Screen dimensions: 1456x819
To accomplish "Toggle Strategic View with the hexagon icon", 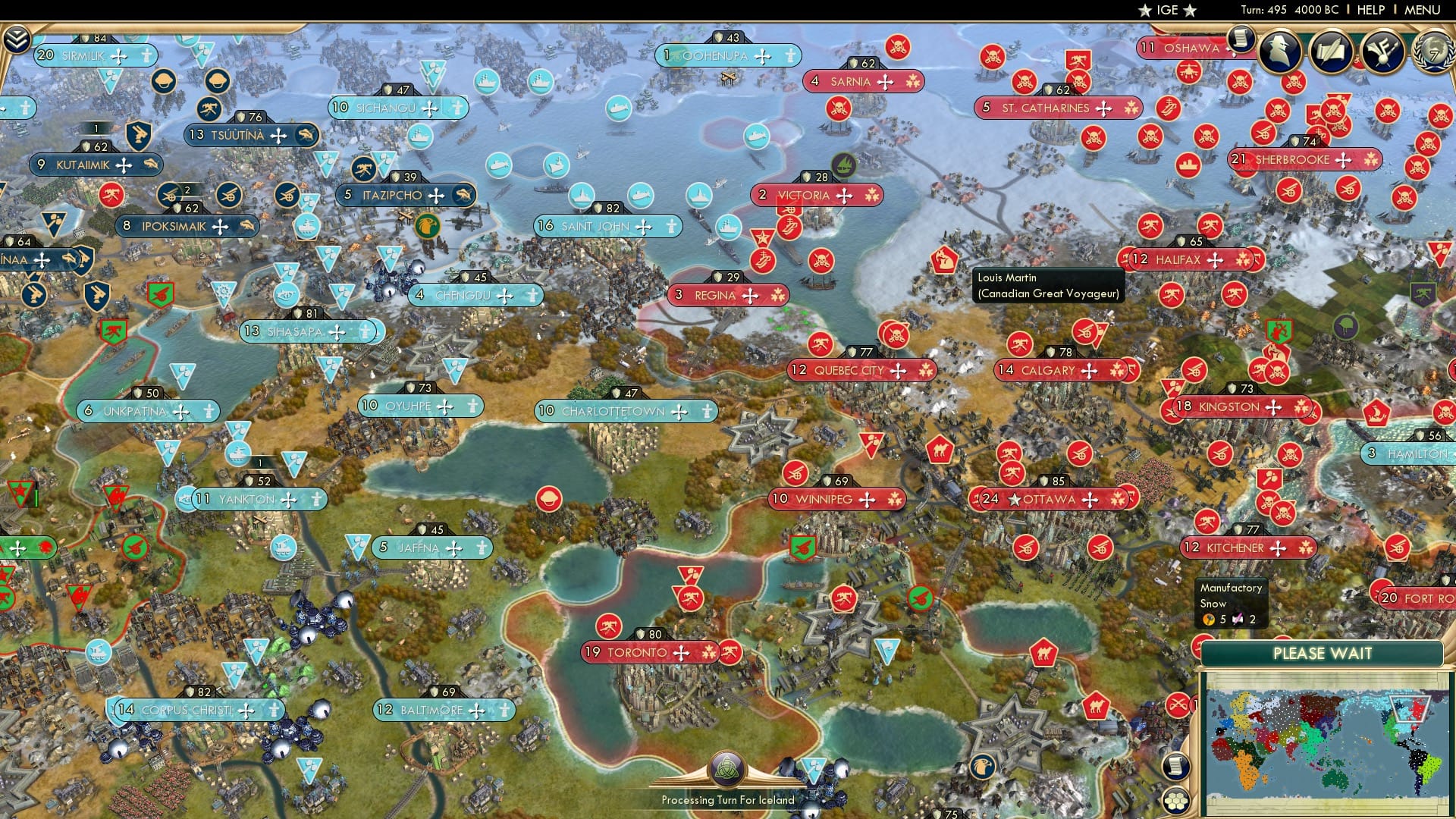I will coord(1177,802).
